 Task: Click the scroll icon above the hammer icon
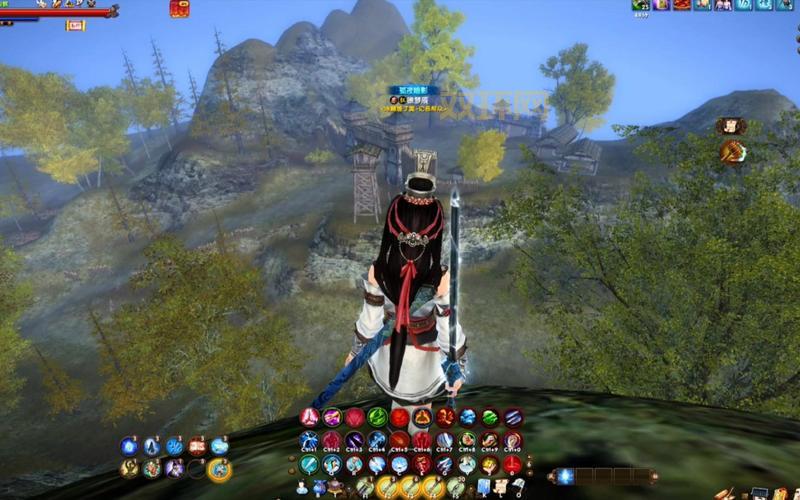coord(730,126)
